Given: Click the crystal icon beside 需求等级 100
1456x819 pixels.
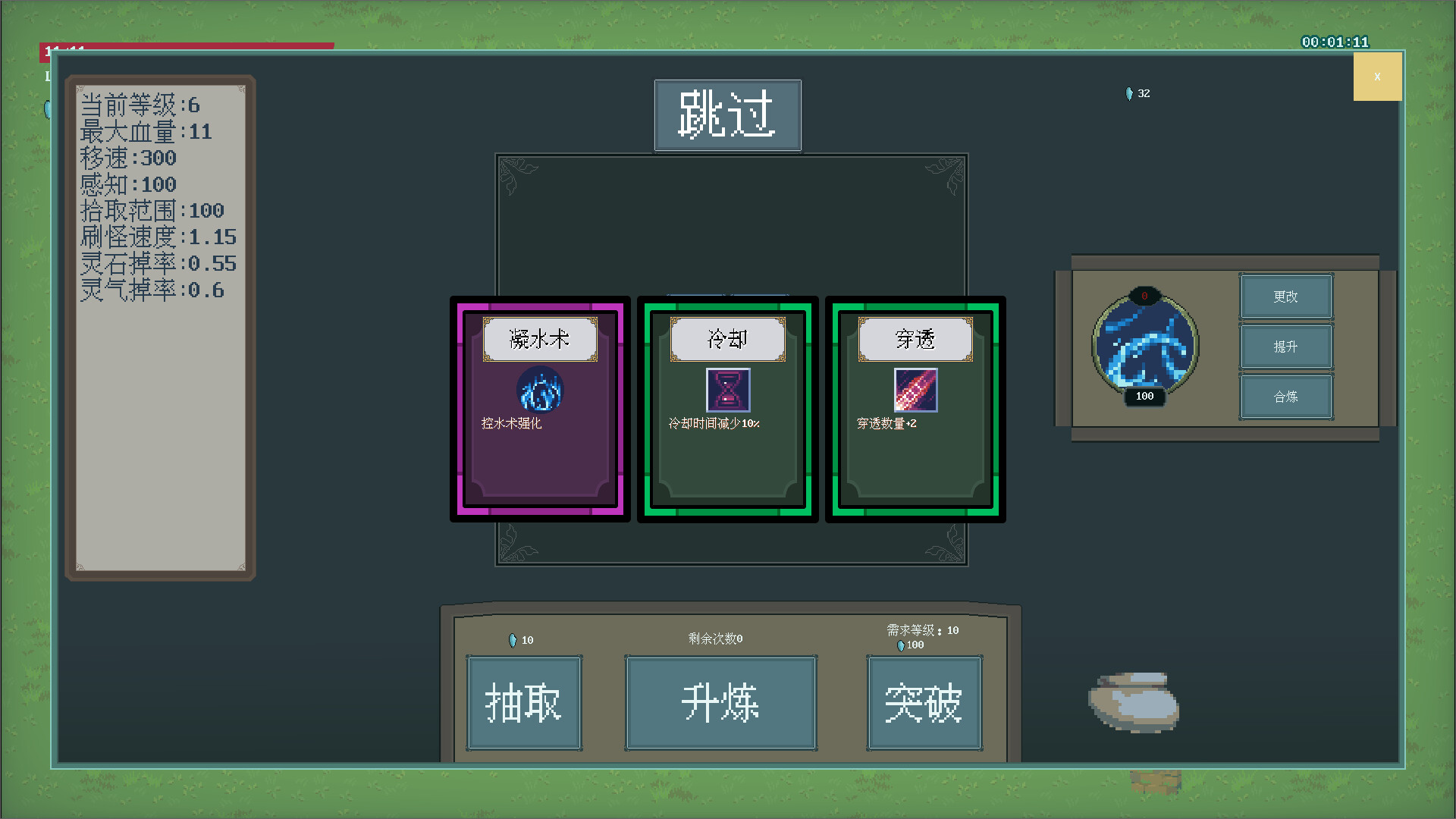Looking at the screenshot, I should click(899, 645).
